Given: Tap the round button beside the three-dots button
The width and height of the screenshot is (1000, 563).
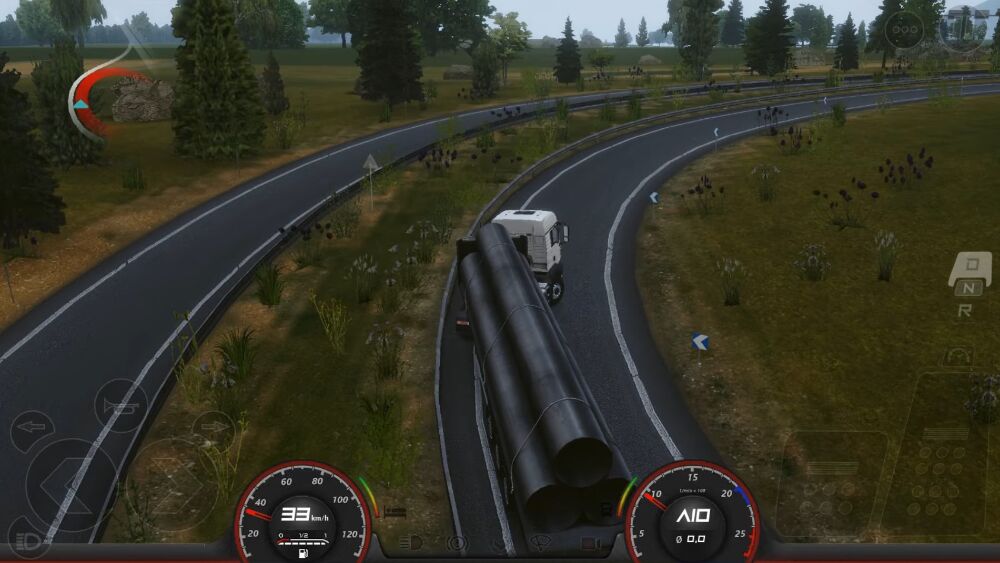Looking at the screenshot, I should (x=962, y=28).
